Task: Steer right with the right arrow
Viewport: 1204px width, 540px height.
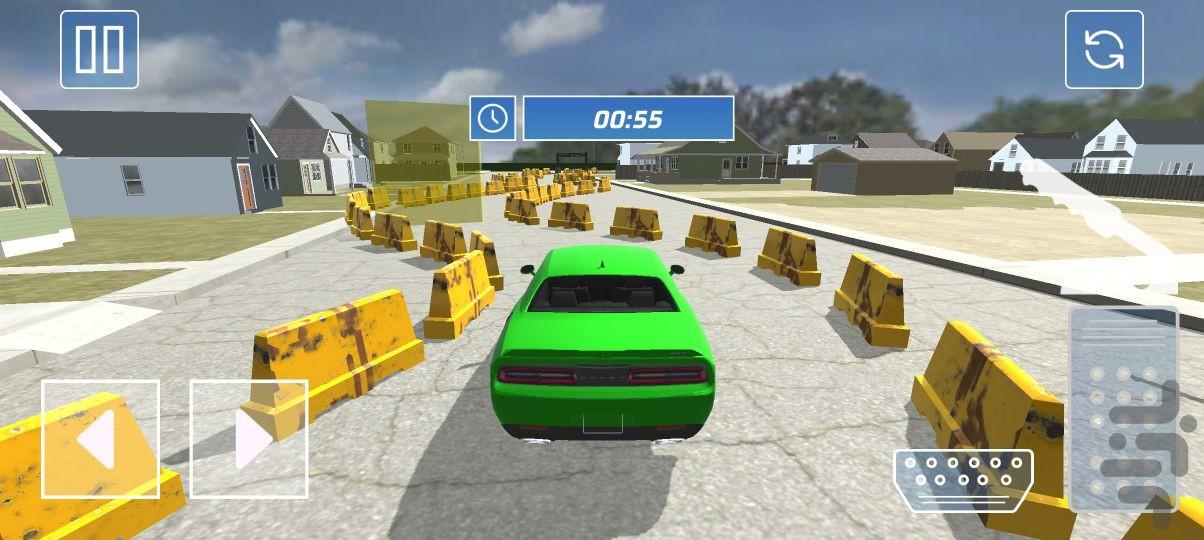Action: [x=249, y=438]
